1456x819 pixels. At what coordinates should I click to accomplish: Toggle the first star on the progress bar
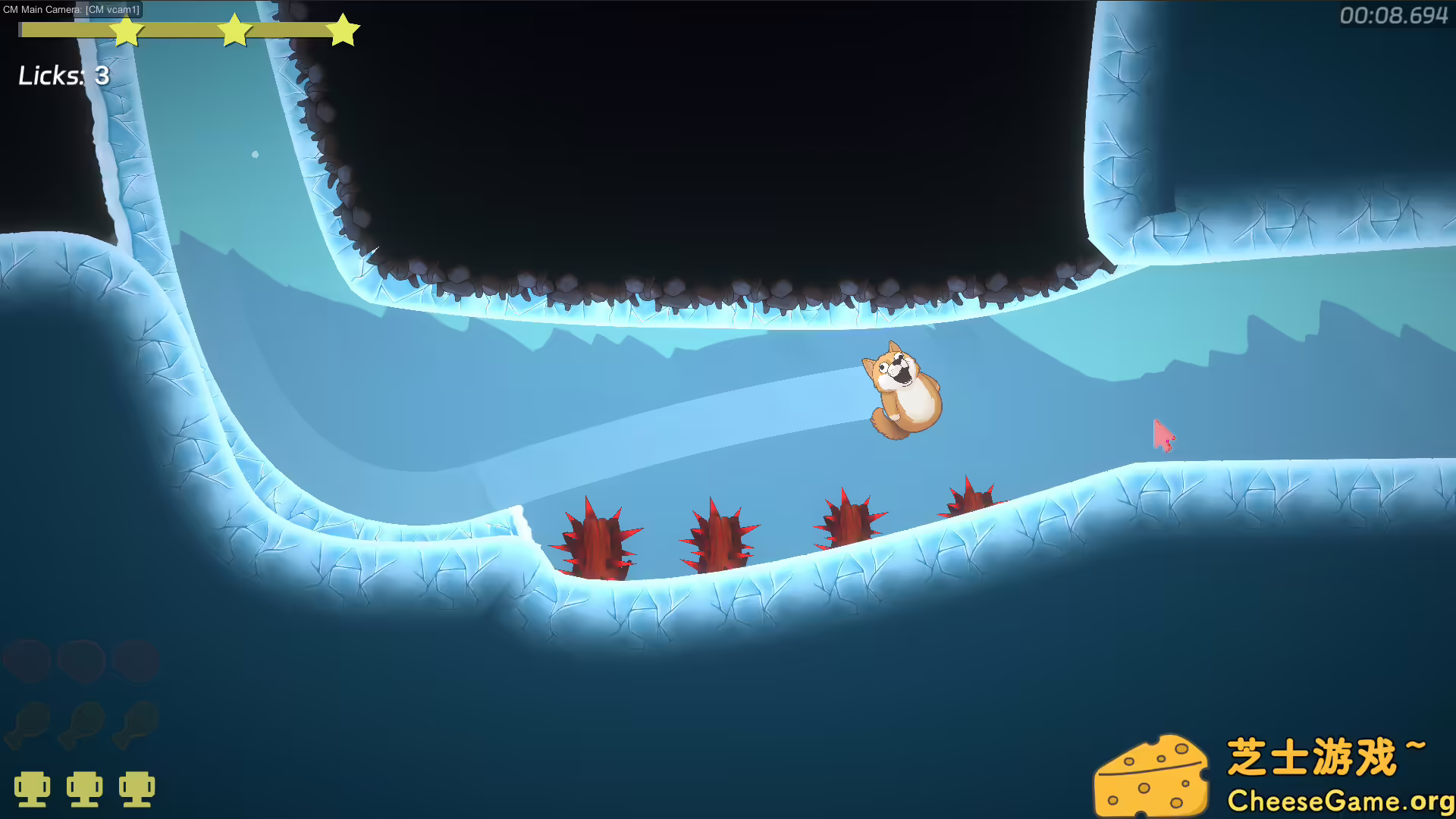pyautogui.click(x=127, y=31)
